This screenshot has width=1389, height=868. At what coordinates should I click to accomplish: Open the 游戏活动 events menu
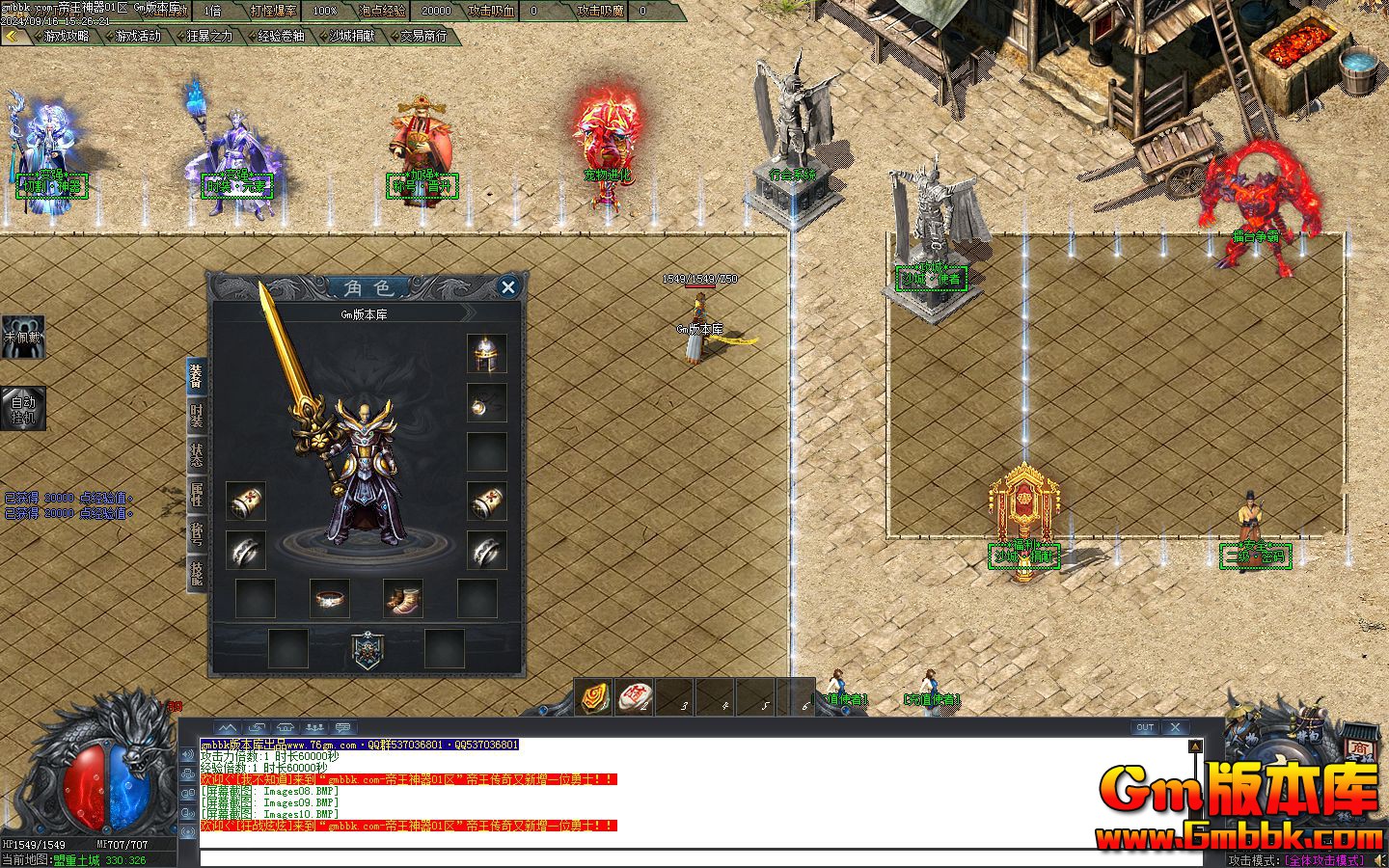tap(138, 36)
